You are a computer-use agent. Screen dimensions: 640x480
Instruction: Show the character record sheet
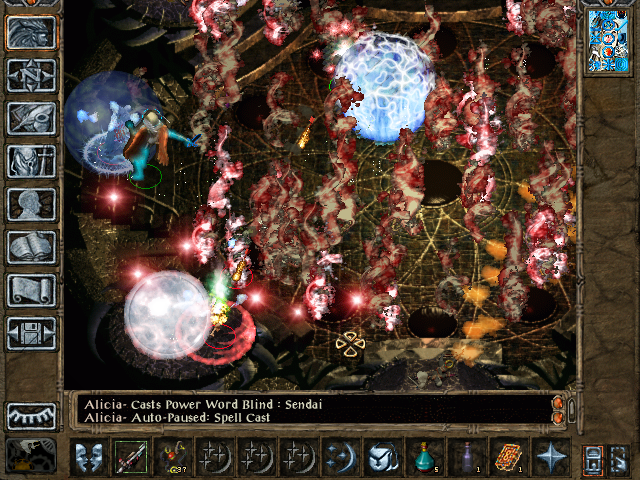pos(31,204)
